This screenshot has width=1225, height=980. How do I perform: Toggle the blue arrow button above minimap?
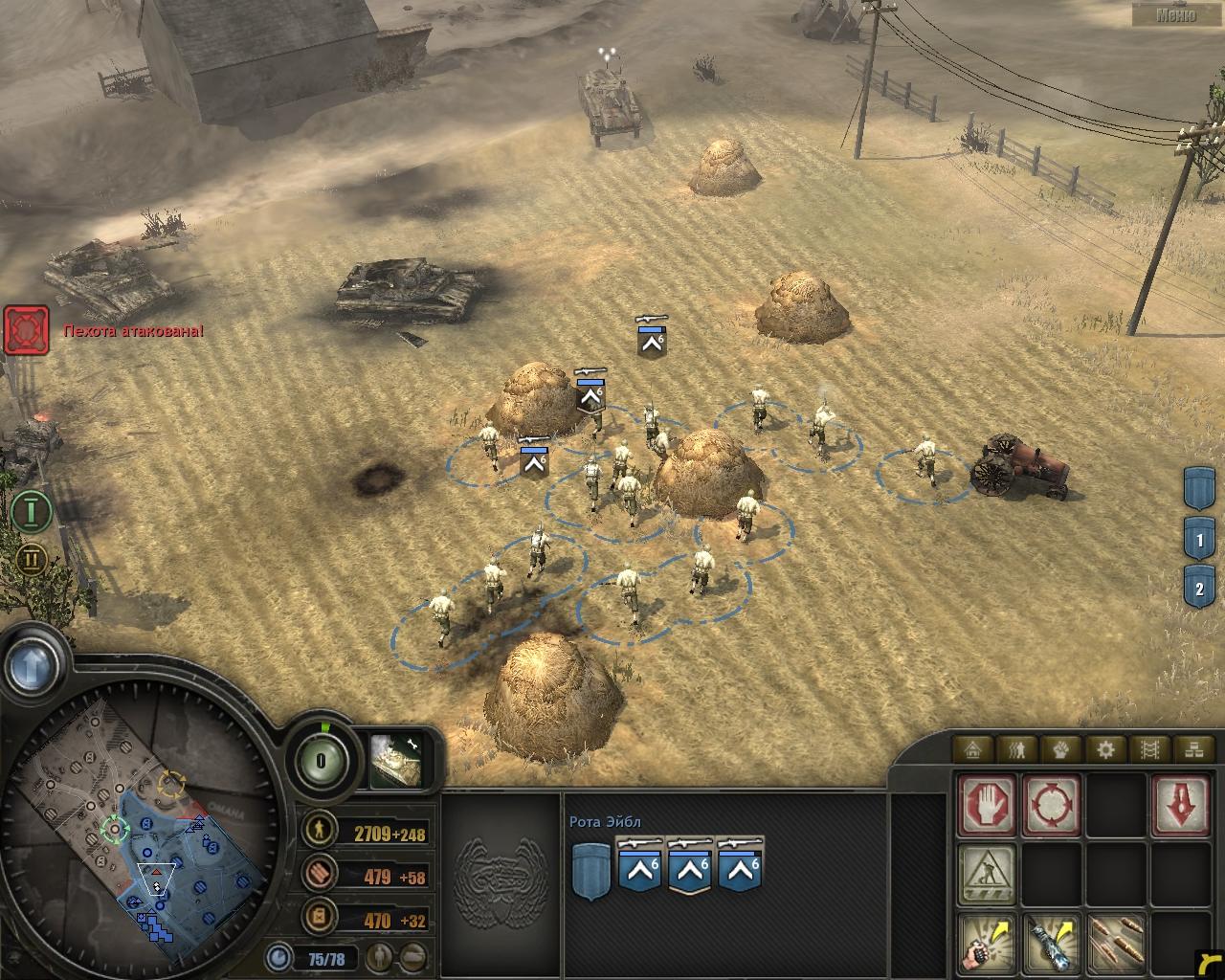(x=35, y=662)
